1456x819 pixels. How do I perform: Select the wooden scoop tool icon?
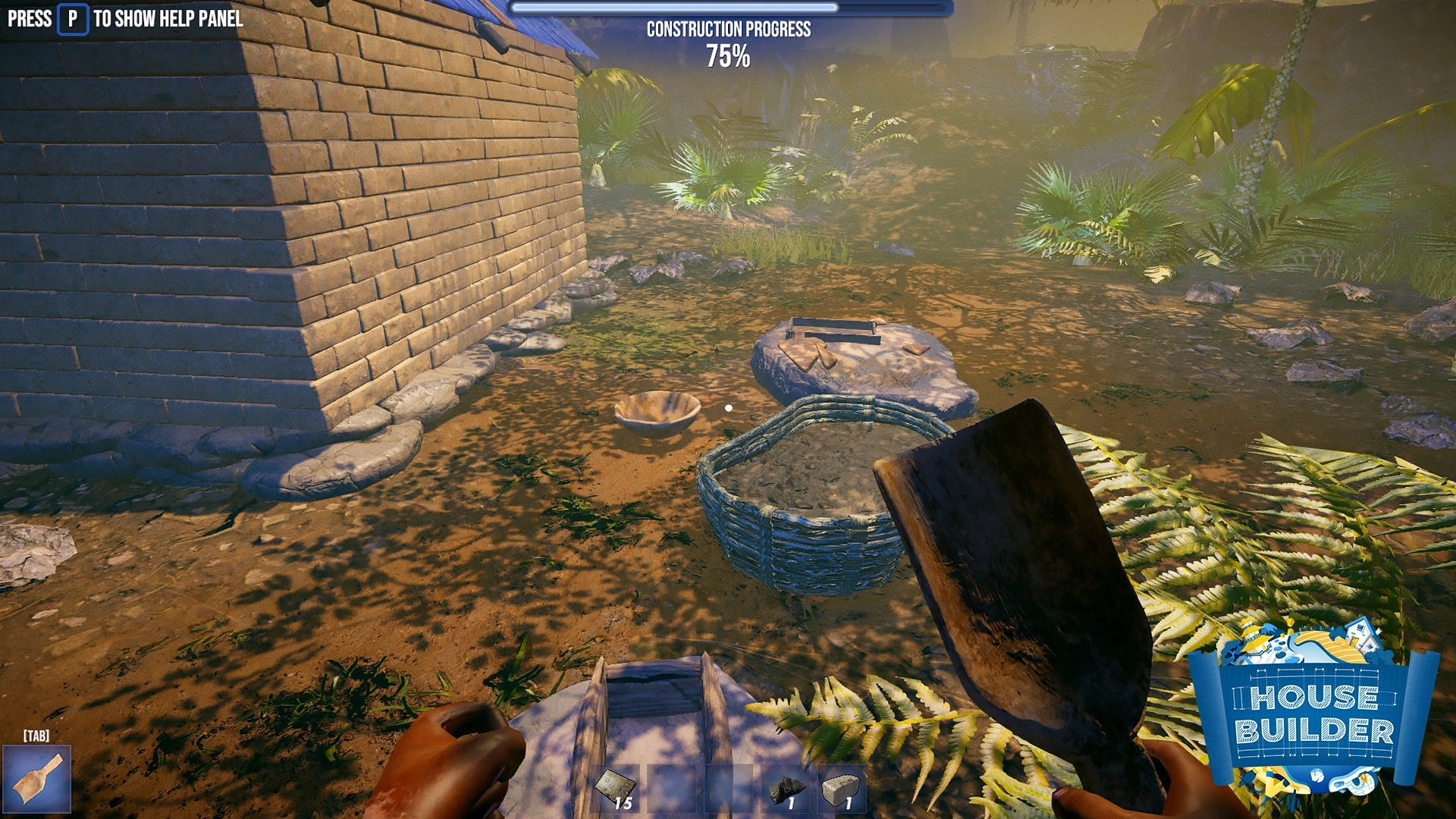[x=36, y=779]
